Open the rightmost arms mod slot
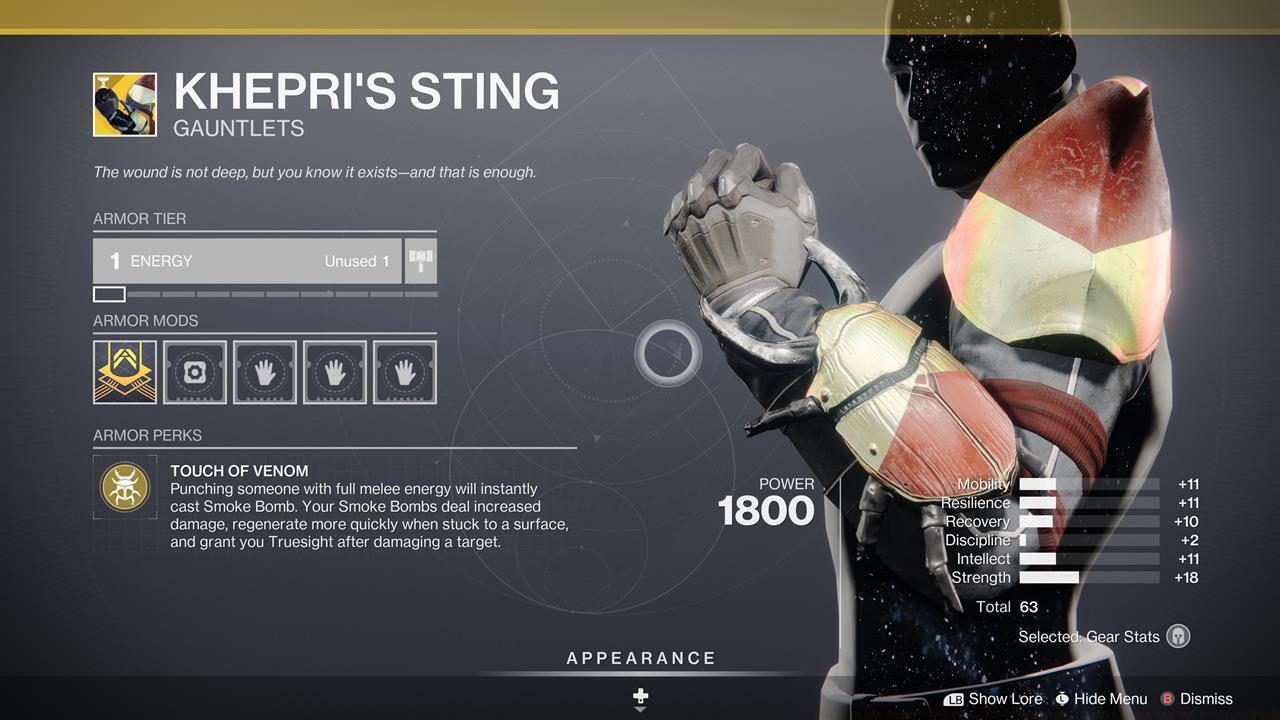Screen dimensions: 1280x720 pyautogui.click(x=404, y=371)
